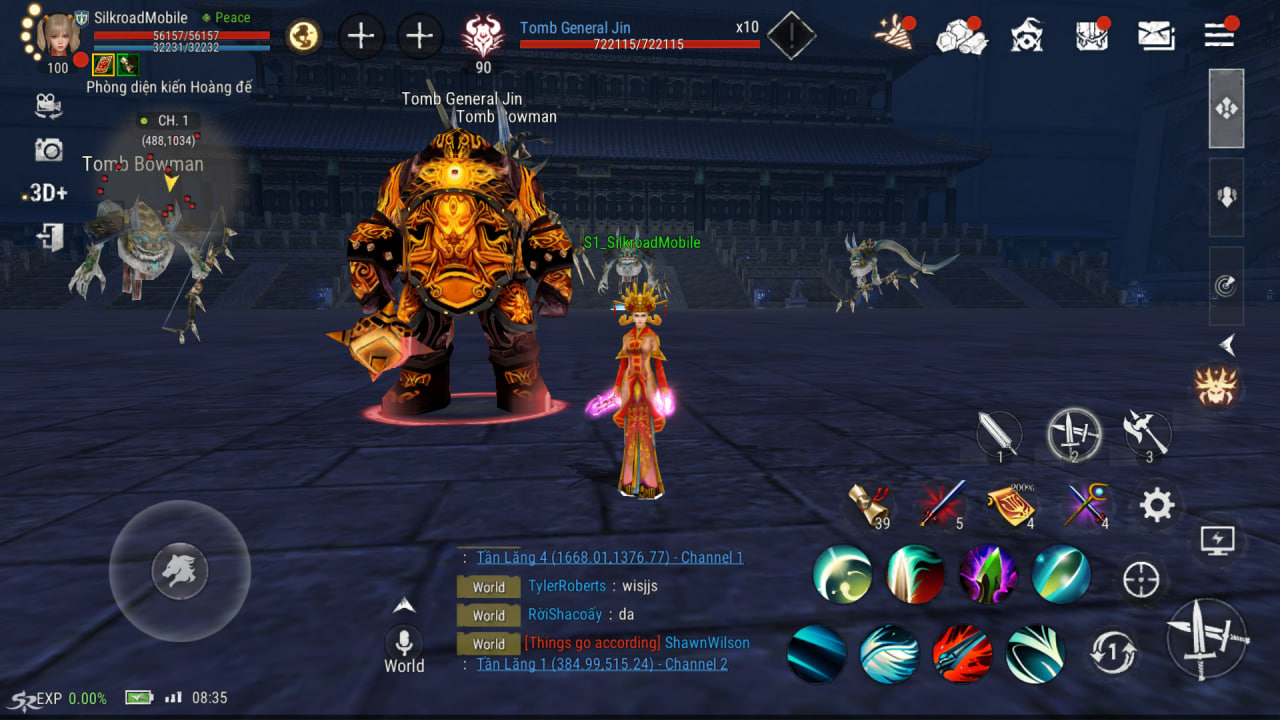Toggle the Peace combat mode indicator
Screen dimensions: 1280x720
pyautogui.click(x=226, y=17)
